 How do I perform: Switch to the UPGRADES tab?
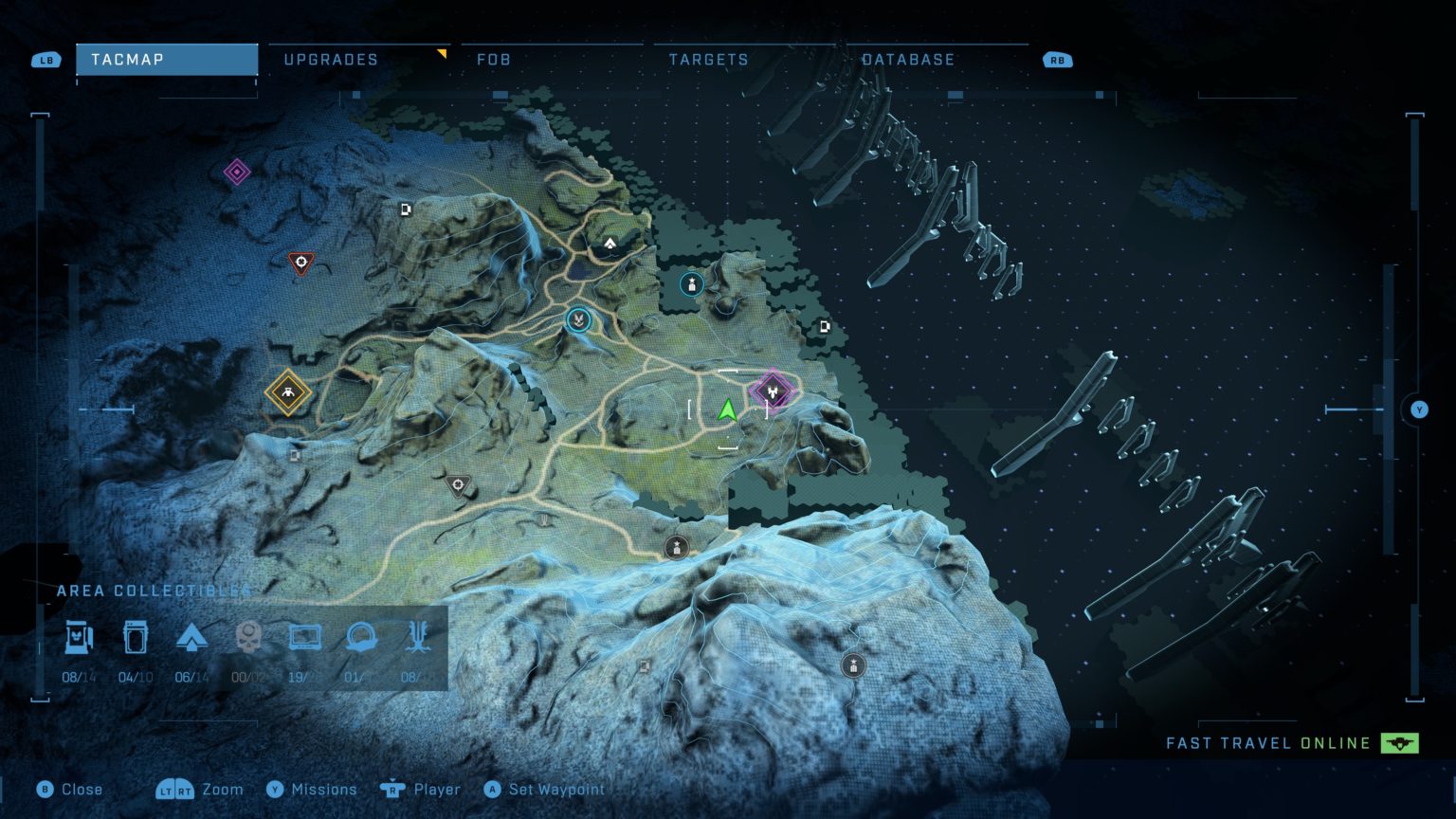pos(330,59)
